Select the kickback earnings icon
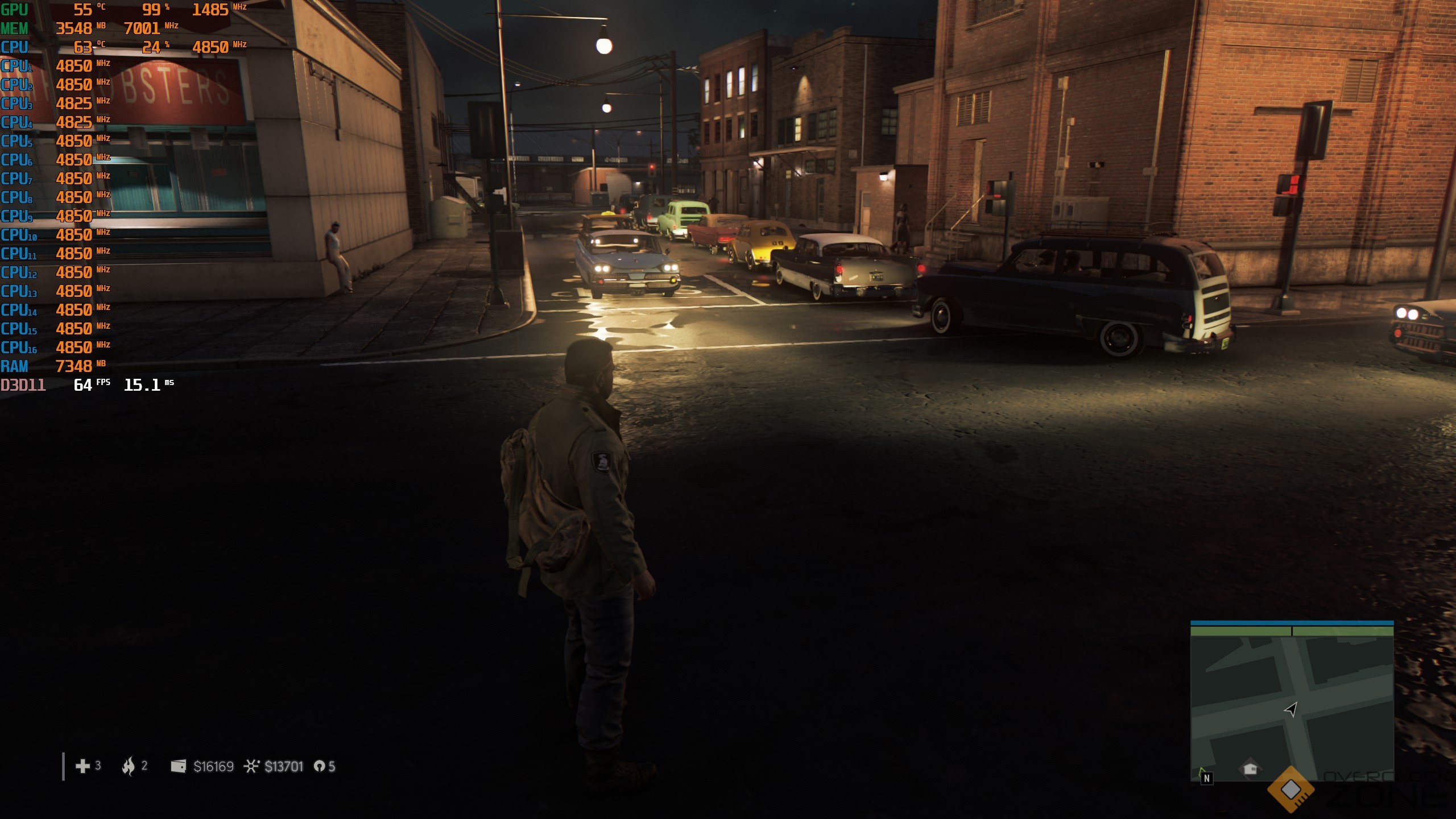 (x=251, y=766)
